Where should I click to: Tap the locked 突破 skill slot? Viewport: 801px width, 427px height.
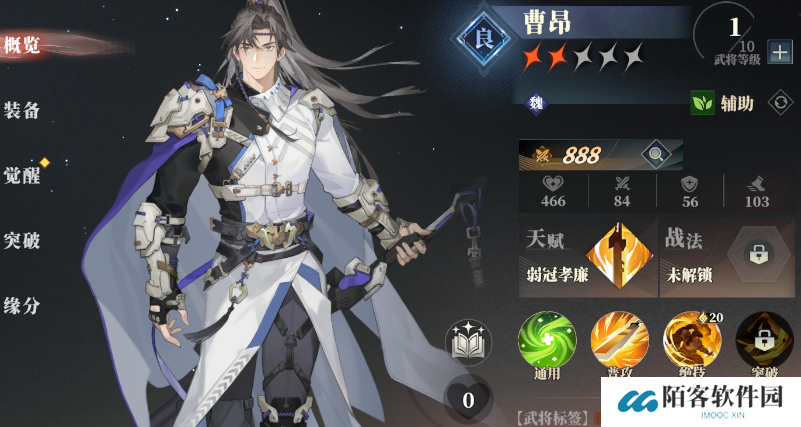pos(764,342)
